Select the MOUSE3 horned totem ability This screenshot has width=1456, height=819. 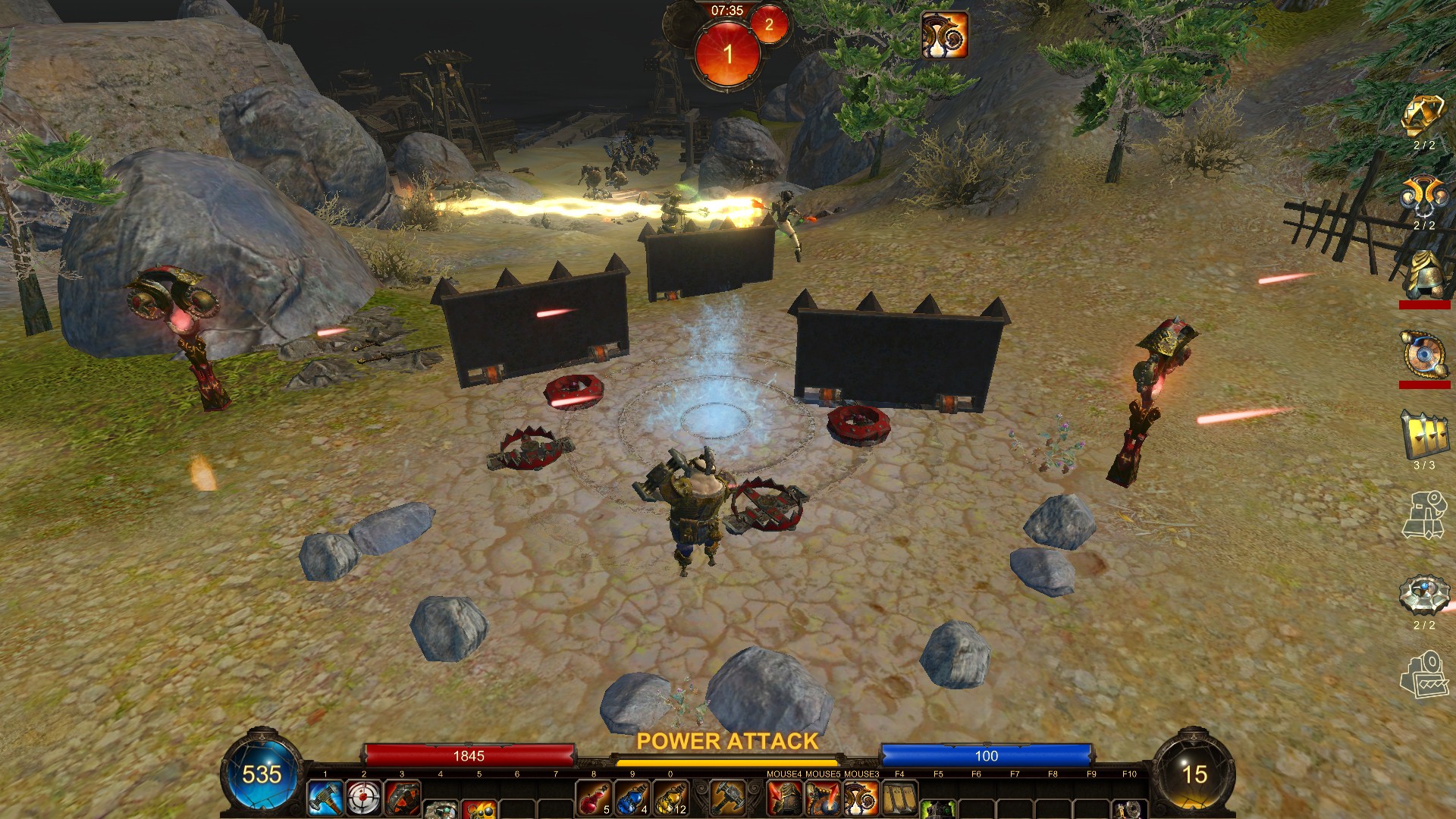click(861, 798)
